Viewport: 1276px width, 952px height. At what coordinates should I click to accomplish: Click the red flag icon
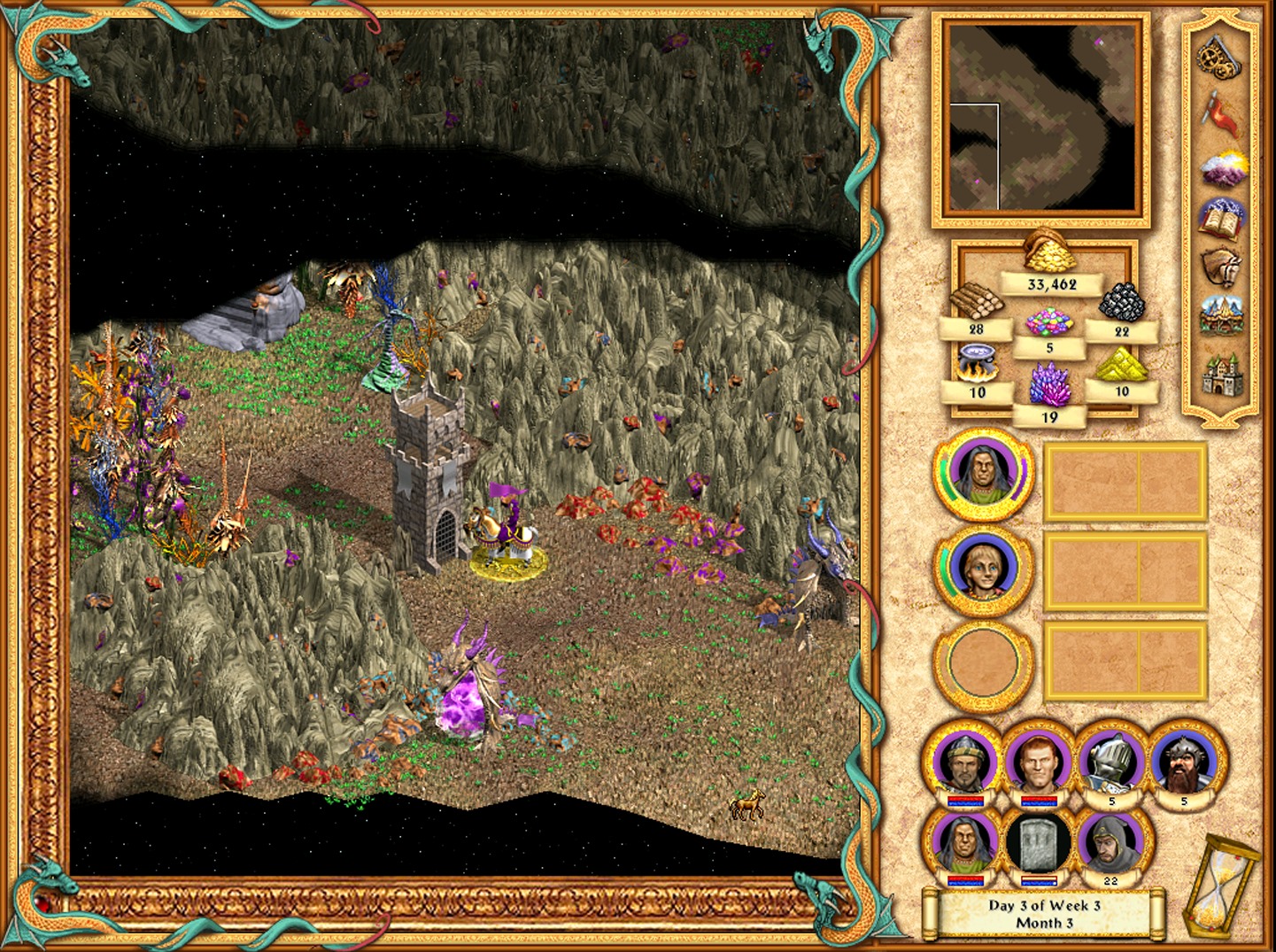tap(1221, 113)
